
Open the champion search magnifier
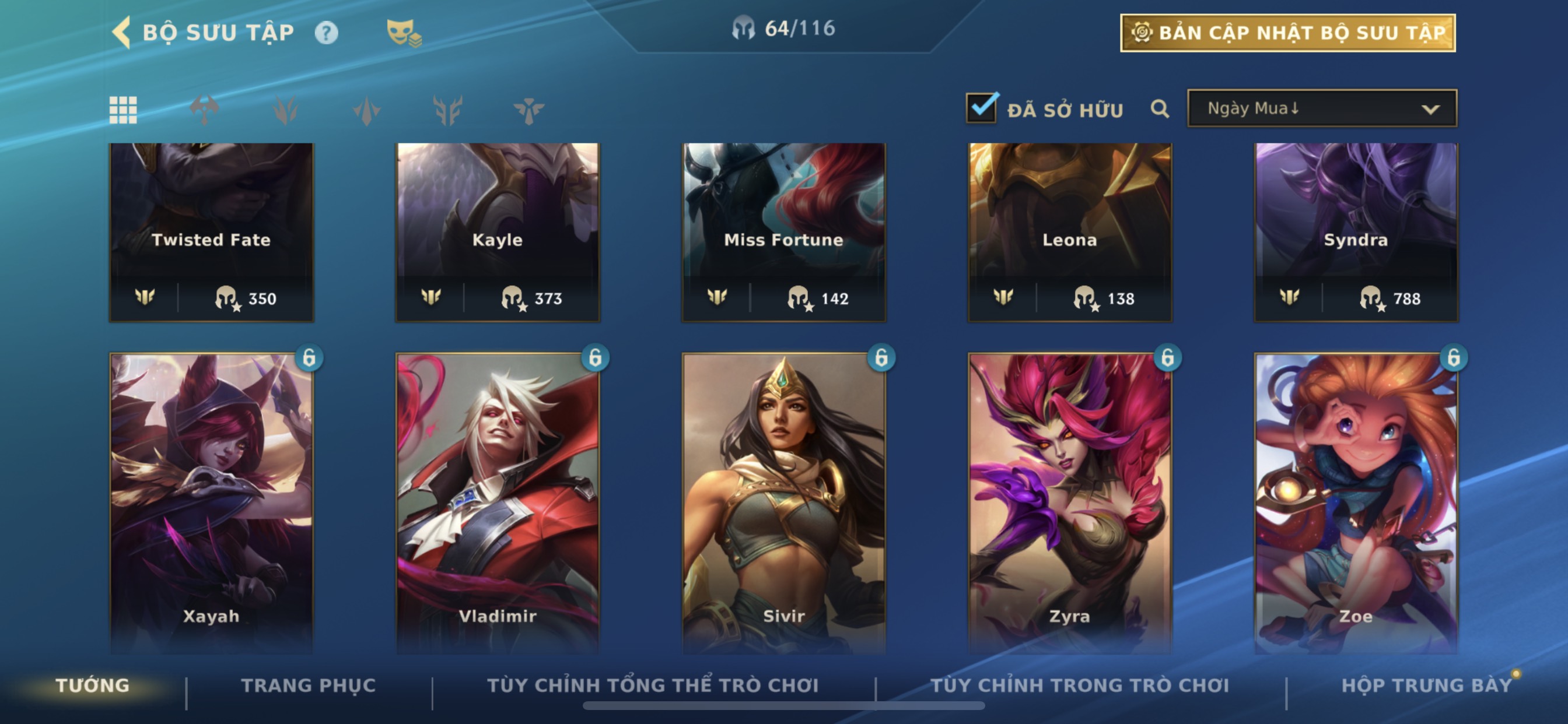pyautogui.click(x=1160, y=110)
